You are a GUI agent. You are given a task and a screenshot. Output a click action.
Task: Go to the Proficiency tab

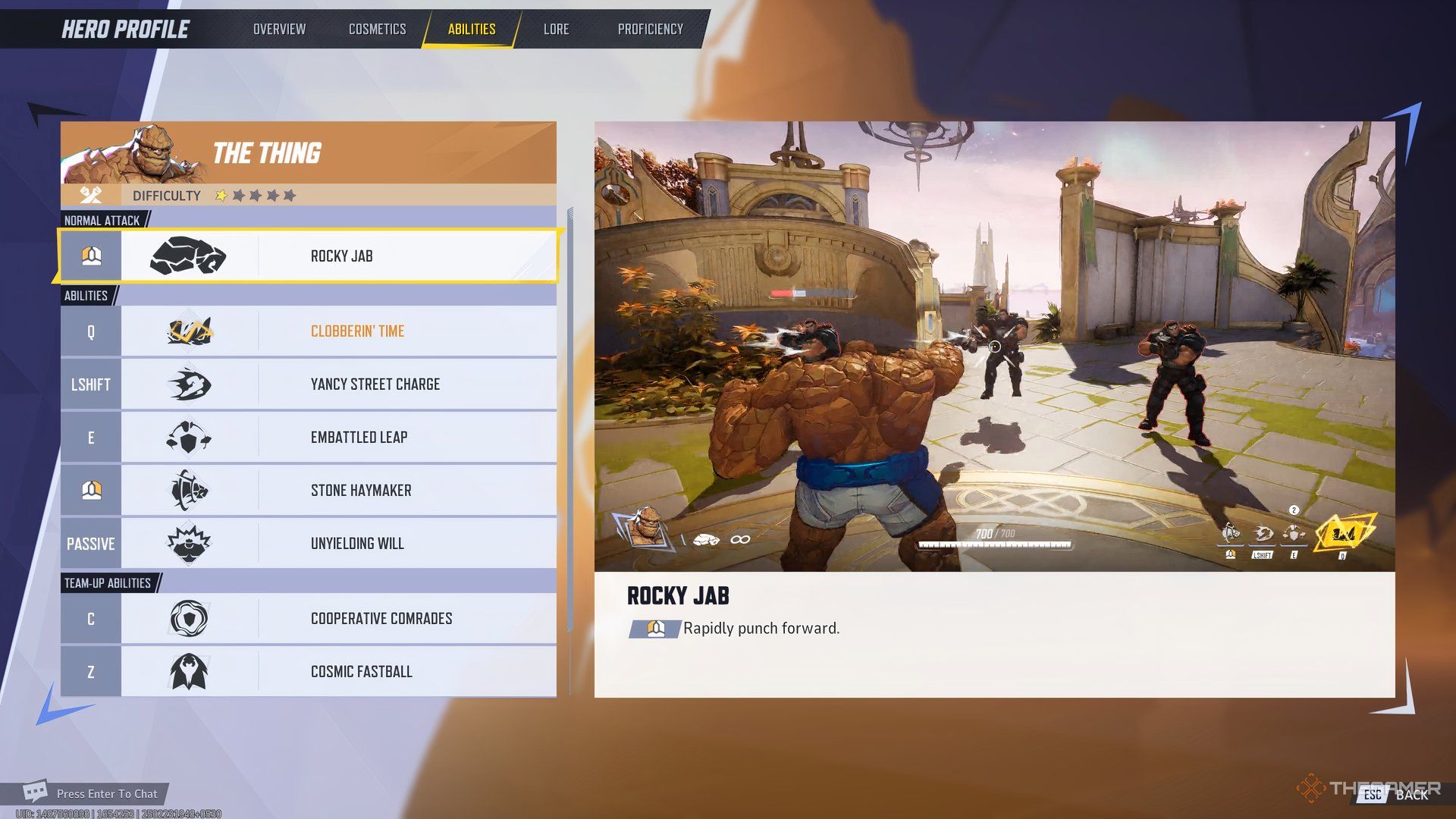coord(650,29)
